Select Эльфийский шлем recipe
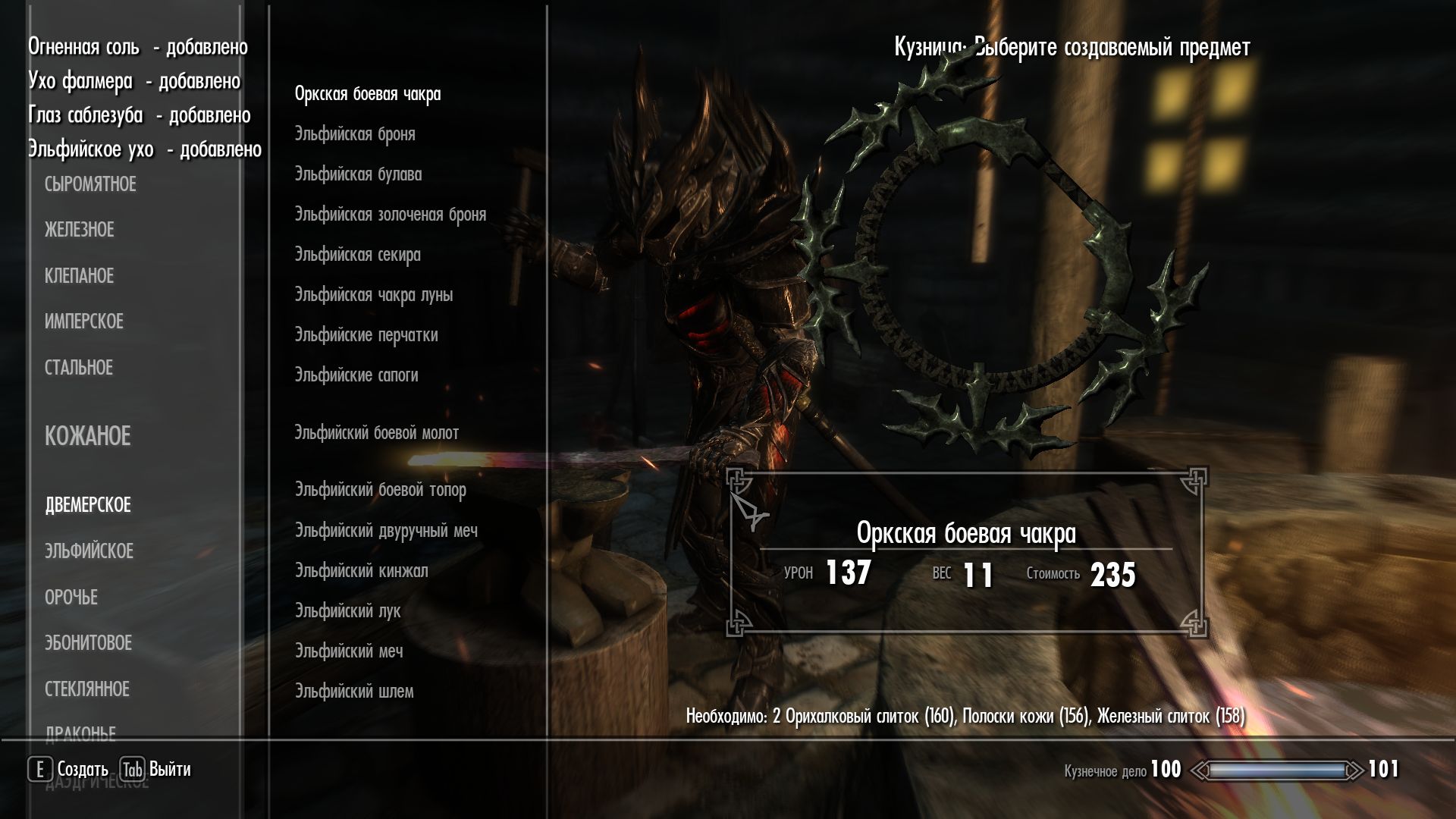 pos(354,692)
